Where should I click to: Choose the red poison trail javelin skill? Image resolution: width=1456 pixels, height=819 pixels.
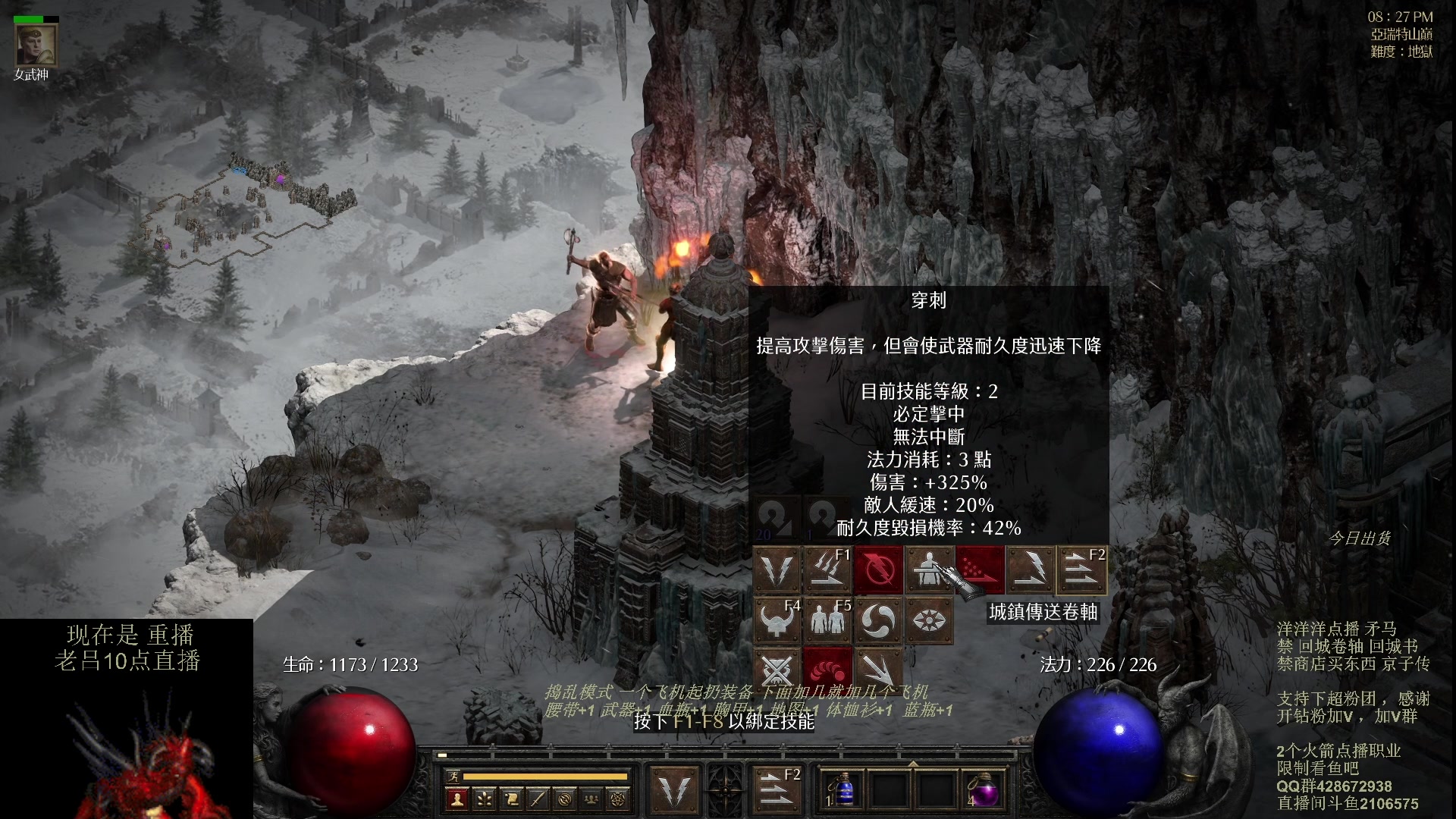(979, 570)
